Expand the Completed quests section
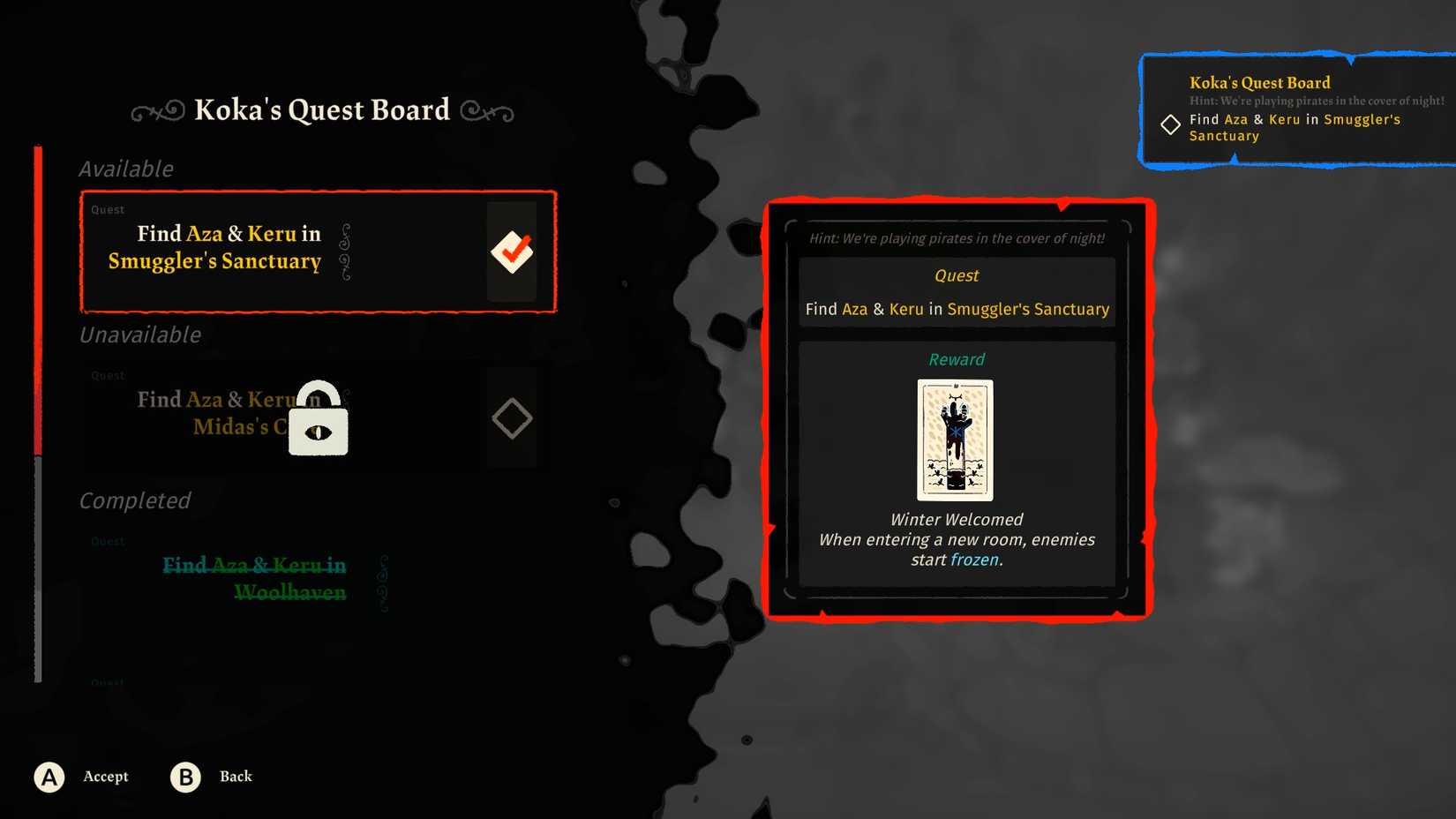Image resolution: width=1456 pixels, height=819 pixels. click(x=134, y=500)
